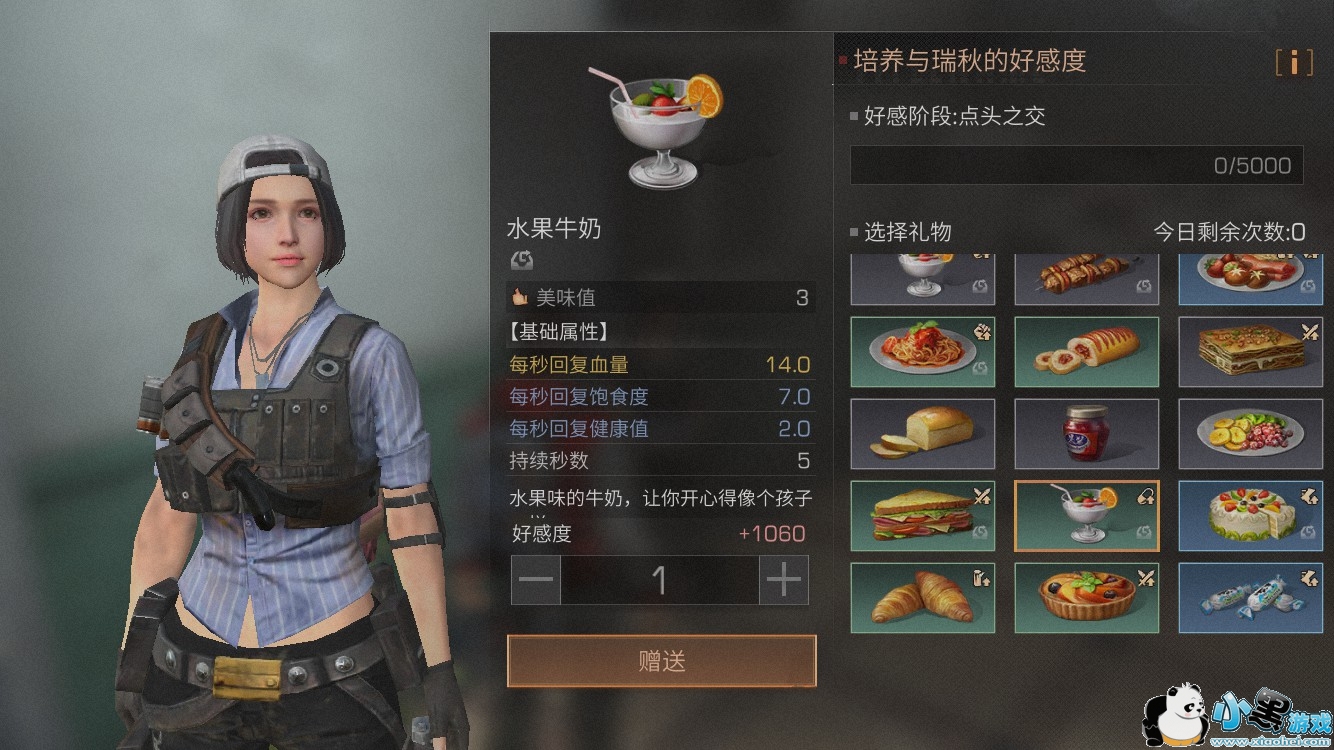1334x750 pixels.
Task: Decrease gift quantity with the minus button
Action: (x=536, y=580)
